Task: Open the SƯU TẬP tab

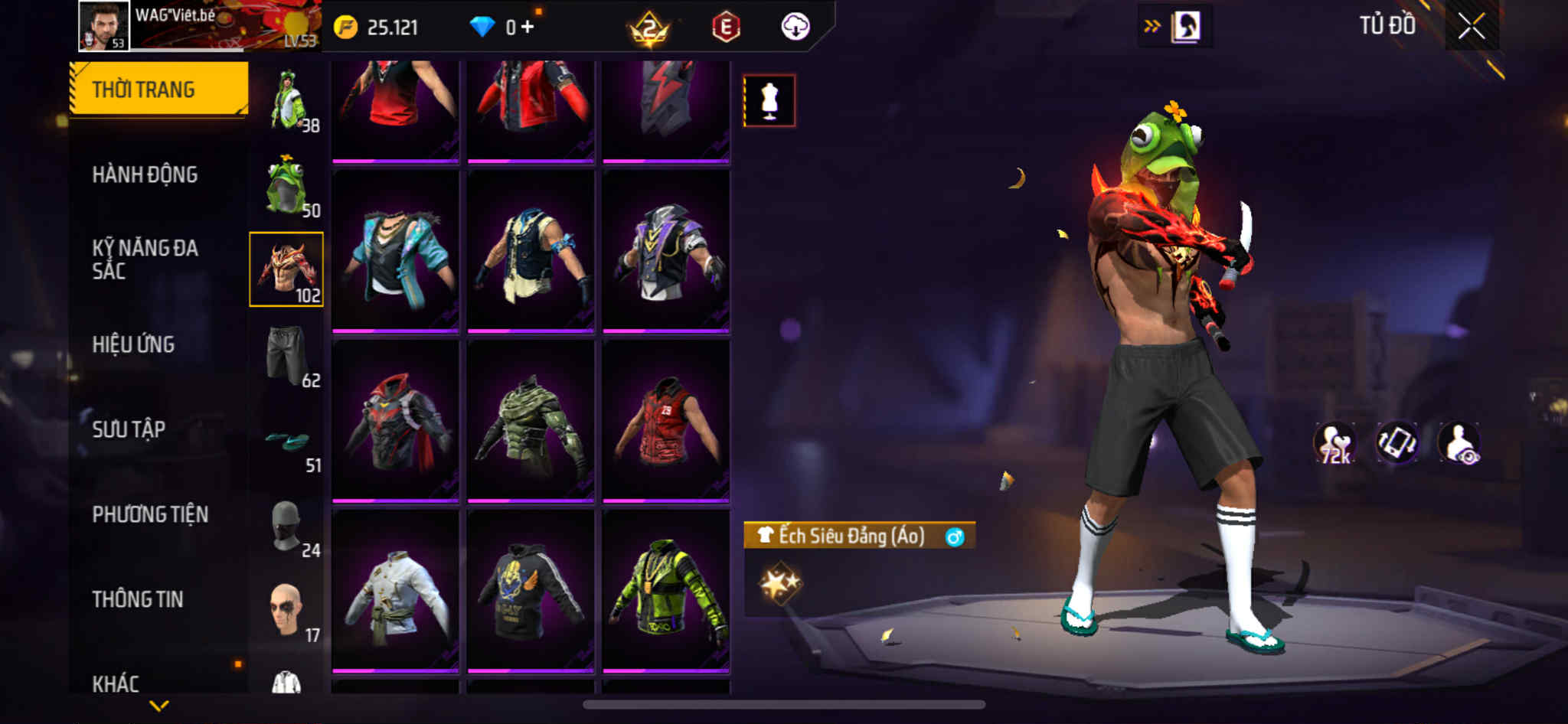Action: [x=129, y=429]
